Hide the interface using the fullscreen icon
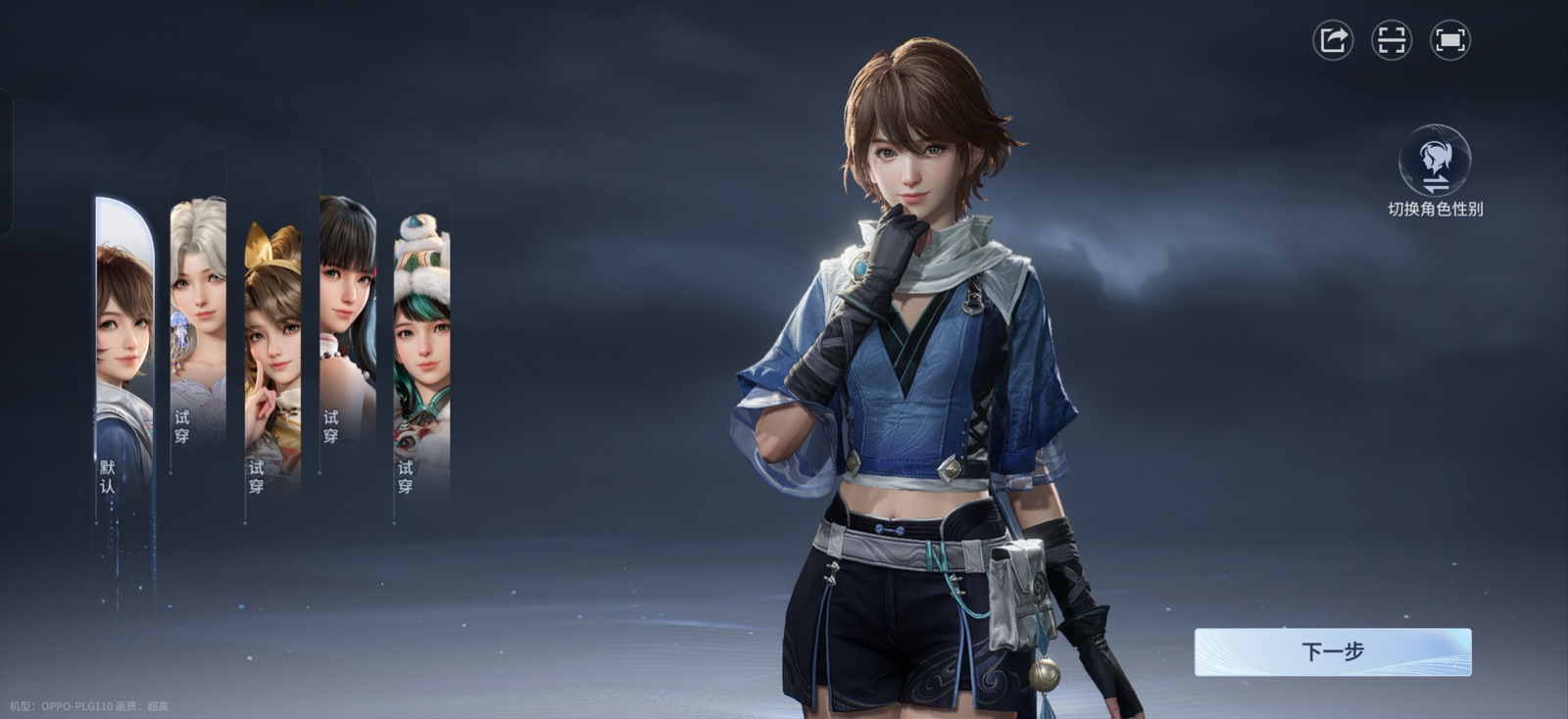Viewport: 1568px width, 719px height. [x=1451, y=41]
